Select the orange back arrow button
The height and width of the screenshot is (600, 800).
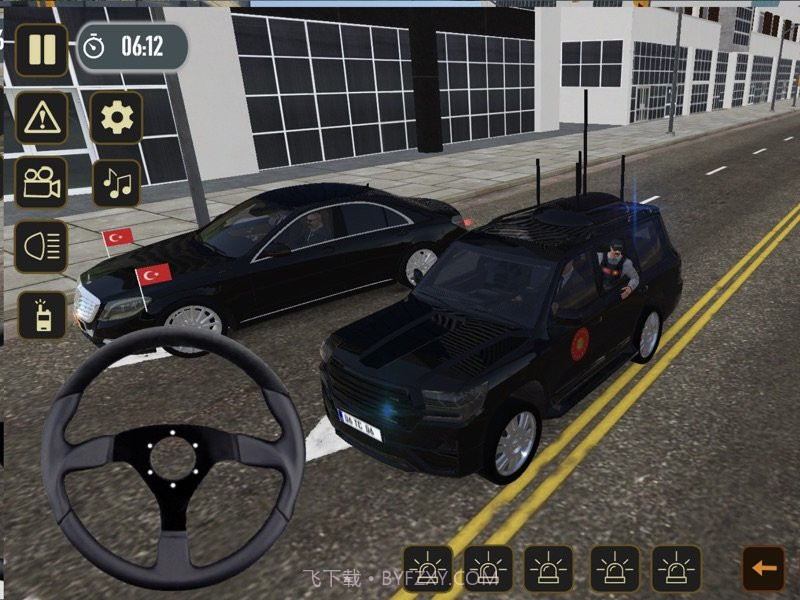[763, 568]
